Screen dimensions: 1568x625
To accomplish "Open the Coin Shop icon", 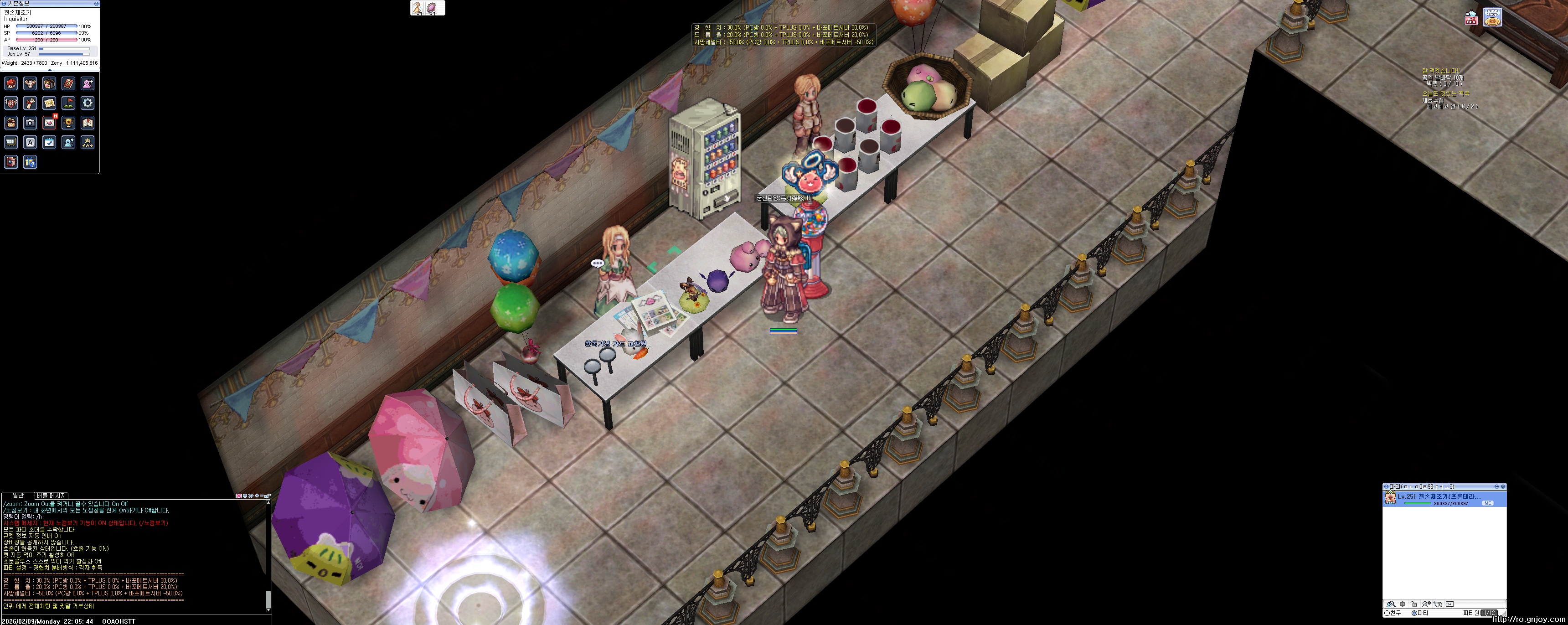I will [1491, 17].
